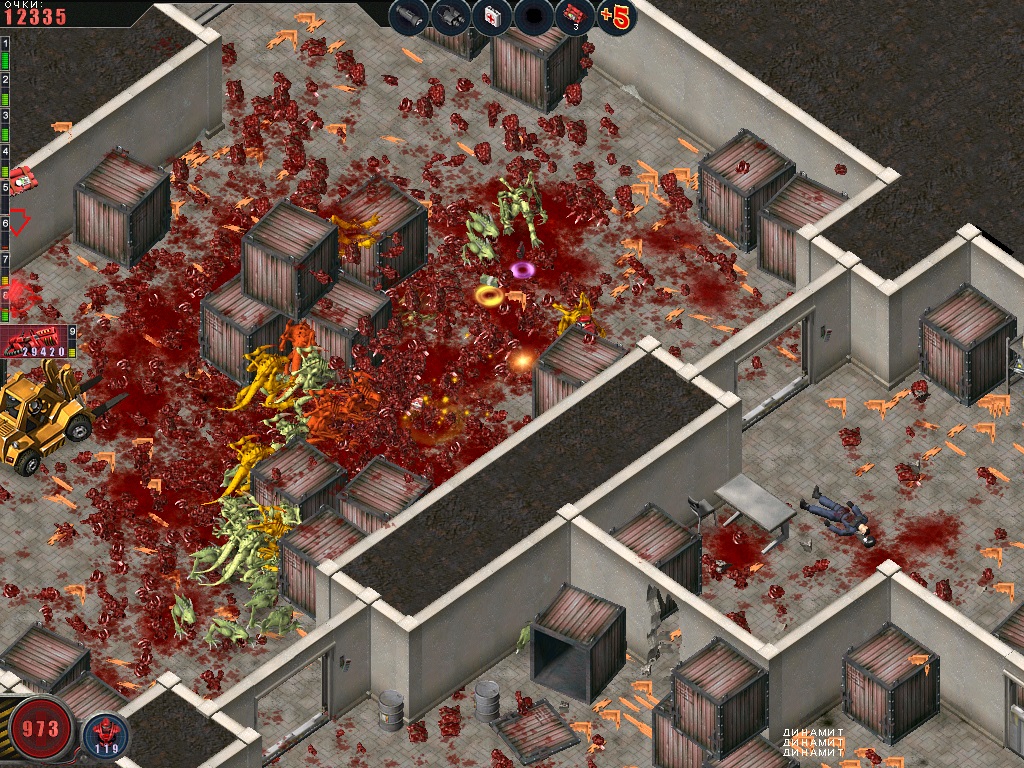Image resolution: width=1024 pixels, height=768 pixels.
Task: Activate the night vision goggles icon
Action: coord(450,16)
